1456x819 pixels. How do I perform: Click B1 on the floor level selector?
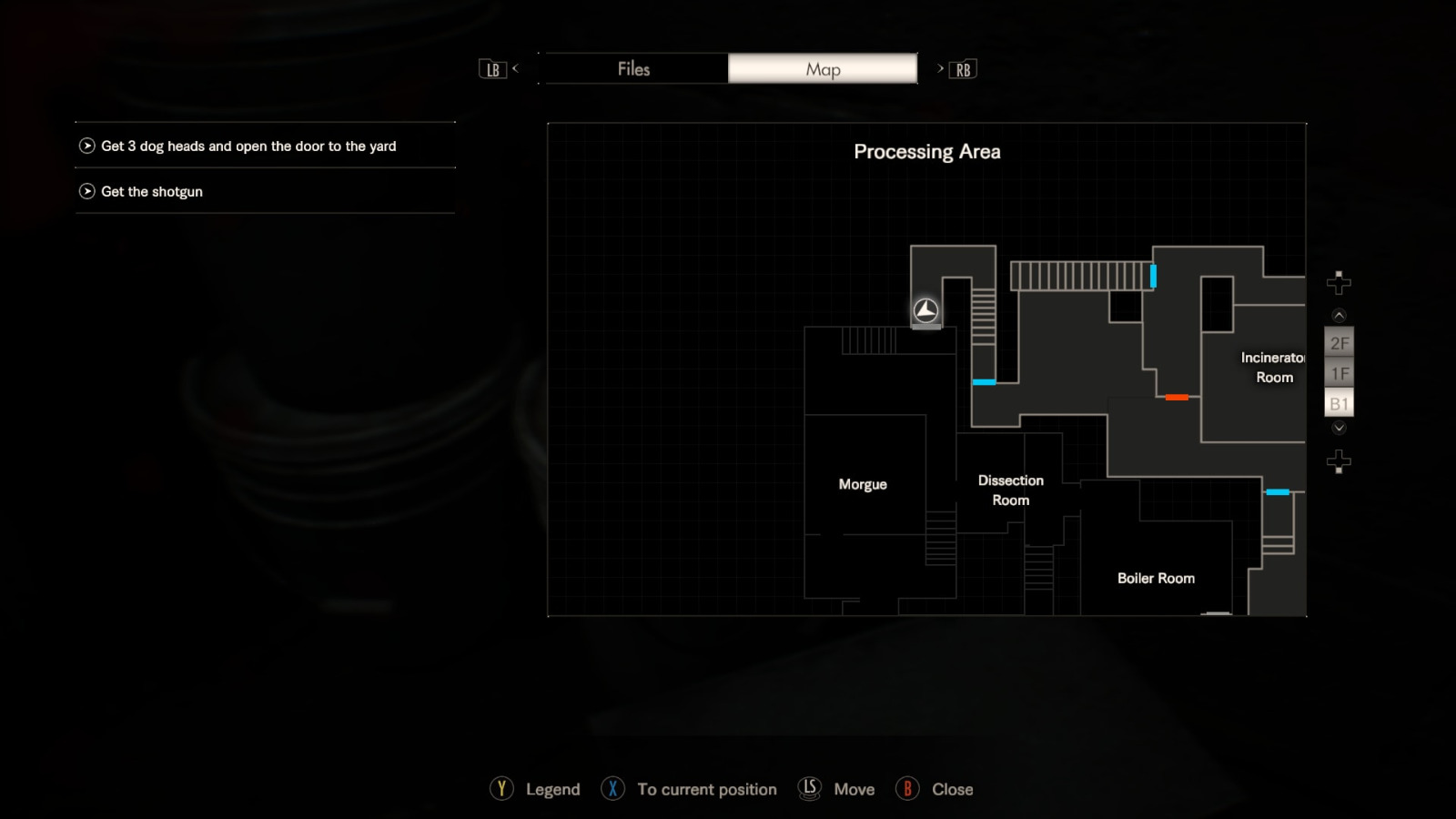(1339, 401)
